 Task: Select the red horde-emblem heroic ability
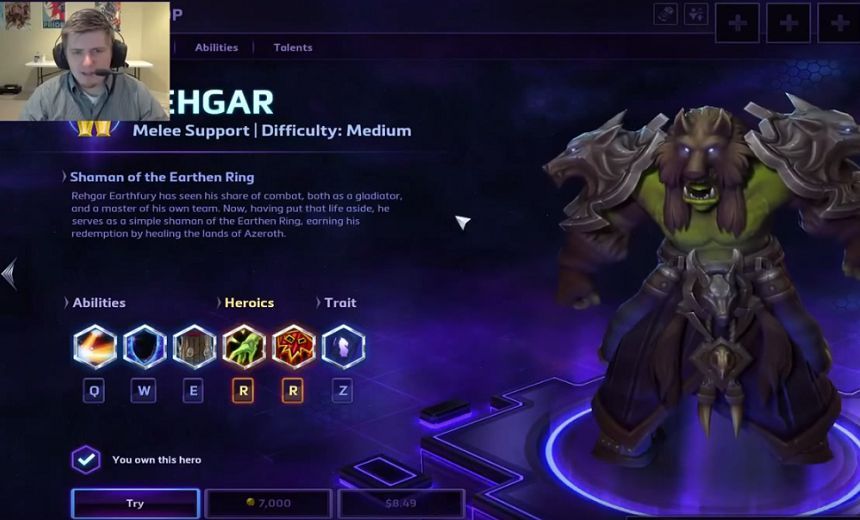[293, 347]
